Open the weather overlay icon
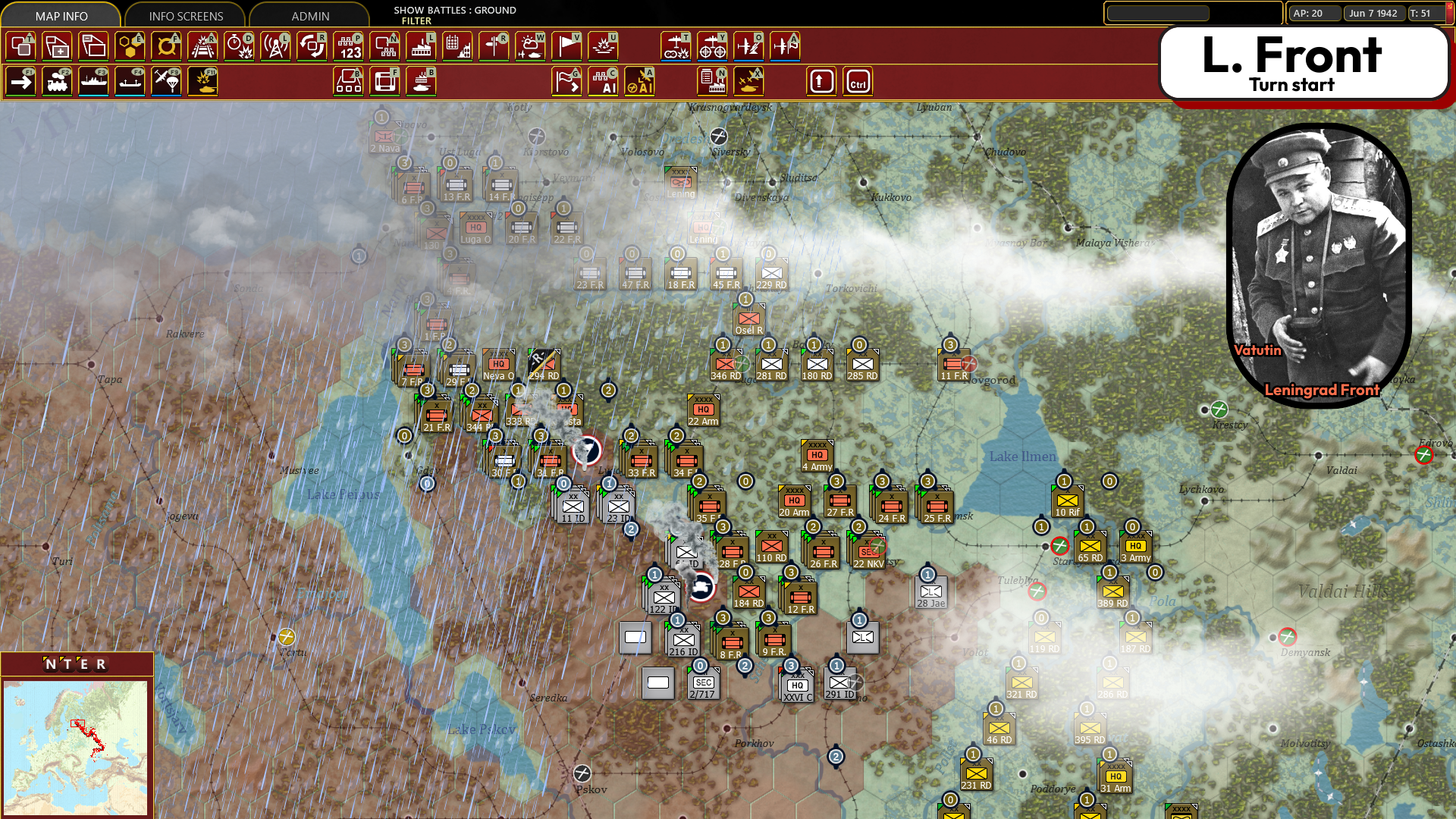1456x819 pixels. [530, 46]
